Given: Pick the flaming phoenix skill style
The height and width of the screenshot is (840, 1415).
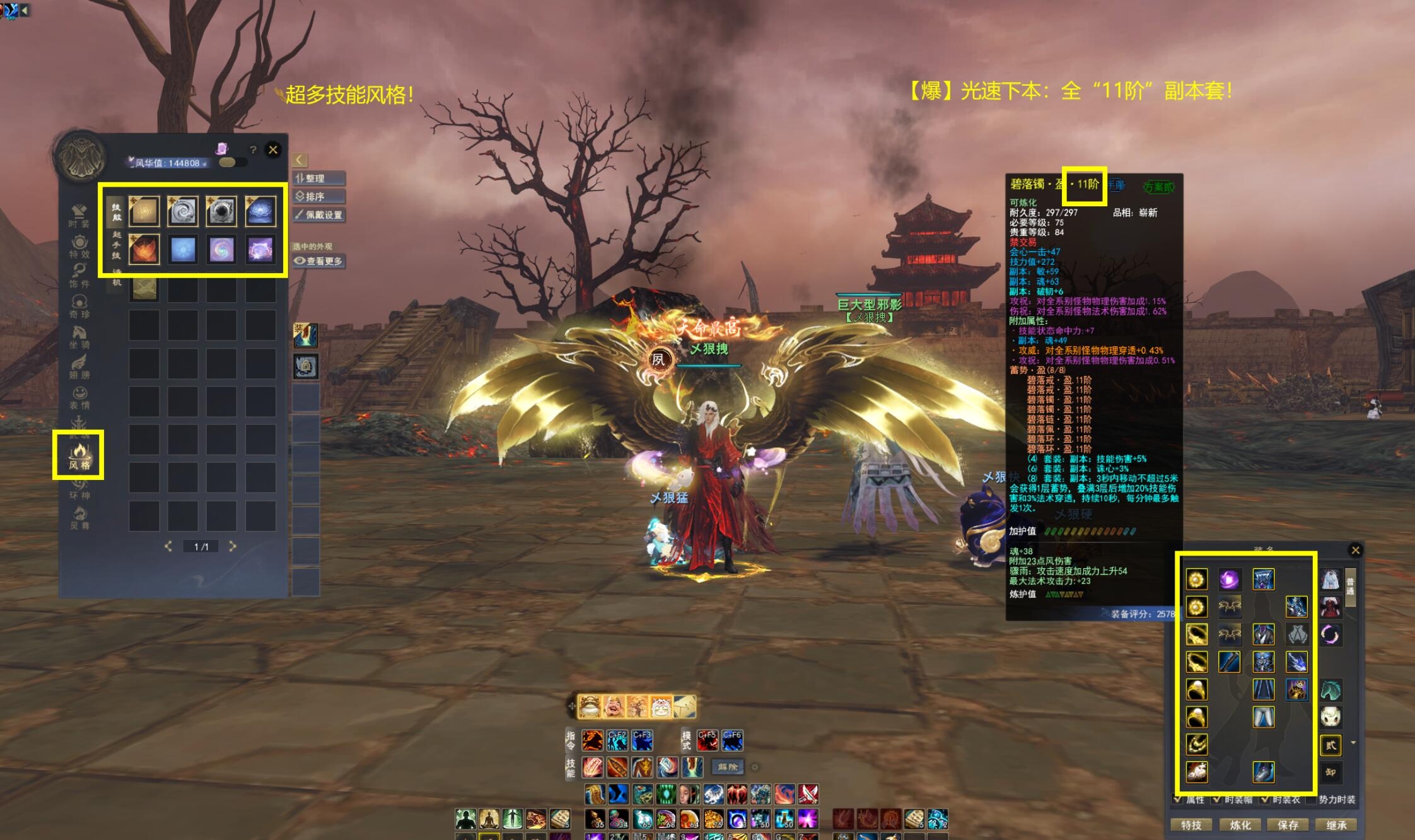Looking at the screenshot, I should [144, 249].
